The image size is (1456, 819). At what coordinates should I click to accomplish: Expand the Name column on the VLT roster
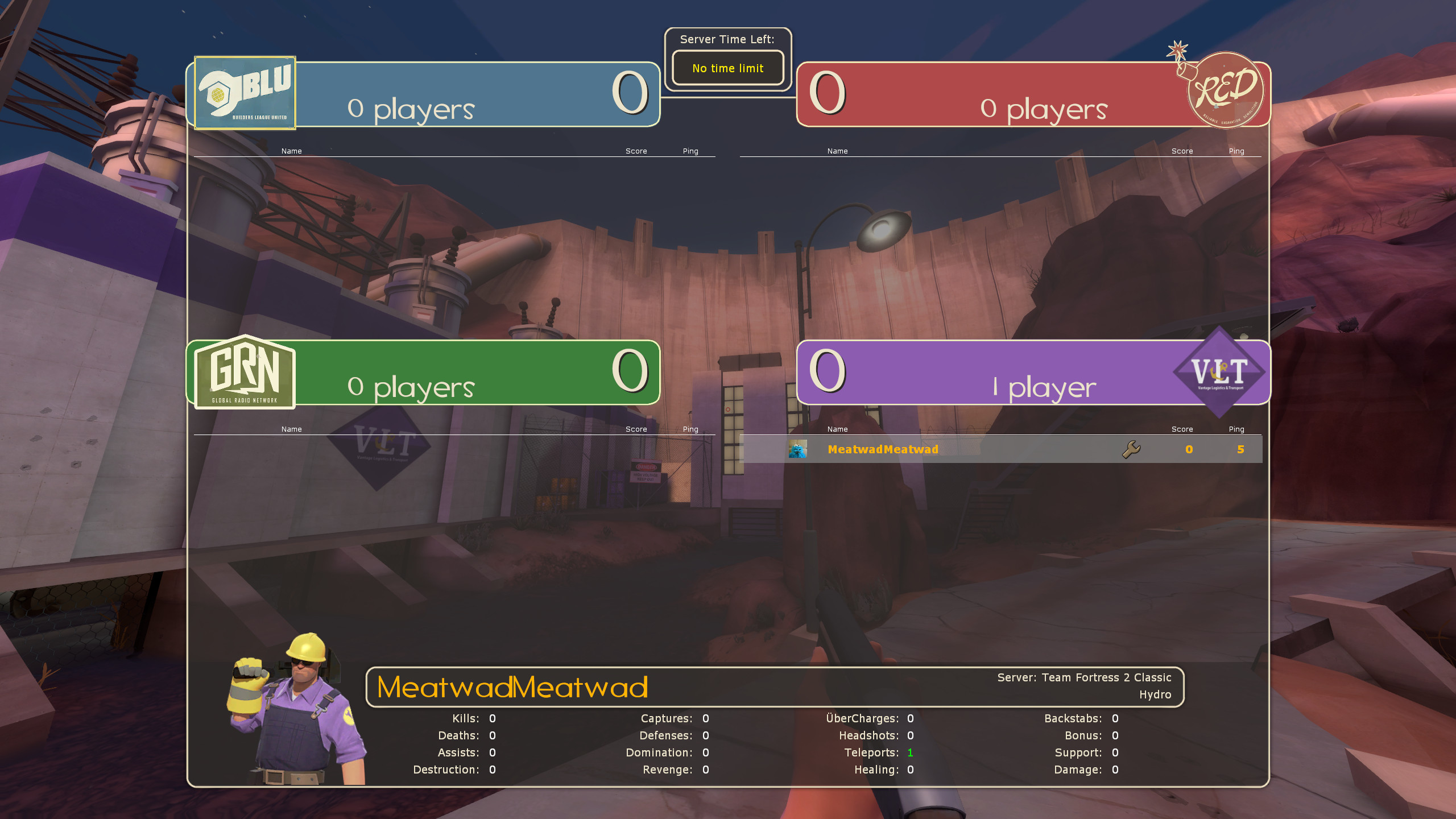[x=837, y=429]
